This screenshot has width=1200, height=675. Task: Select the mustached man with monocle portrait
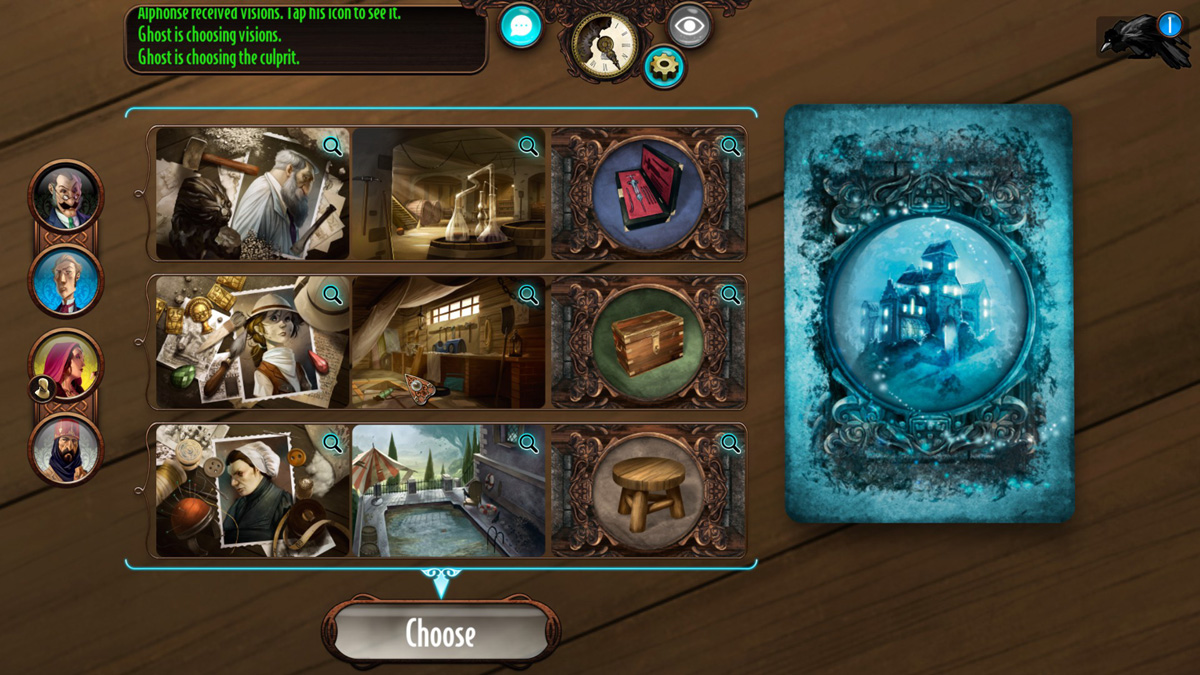coord(66,196)
